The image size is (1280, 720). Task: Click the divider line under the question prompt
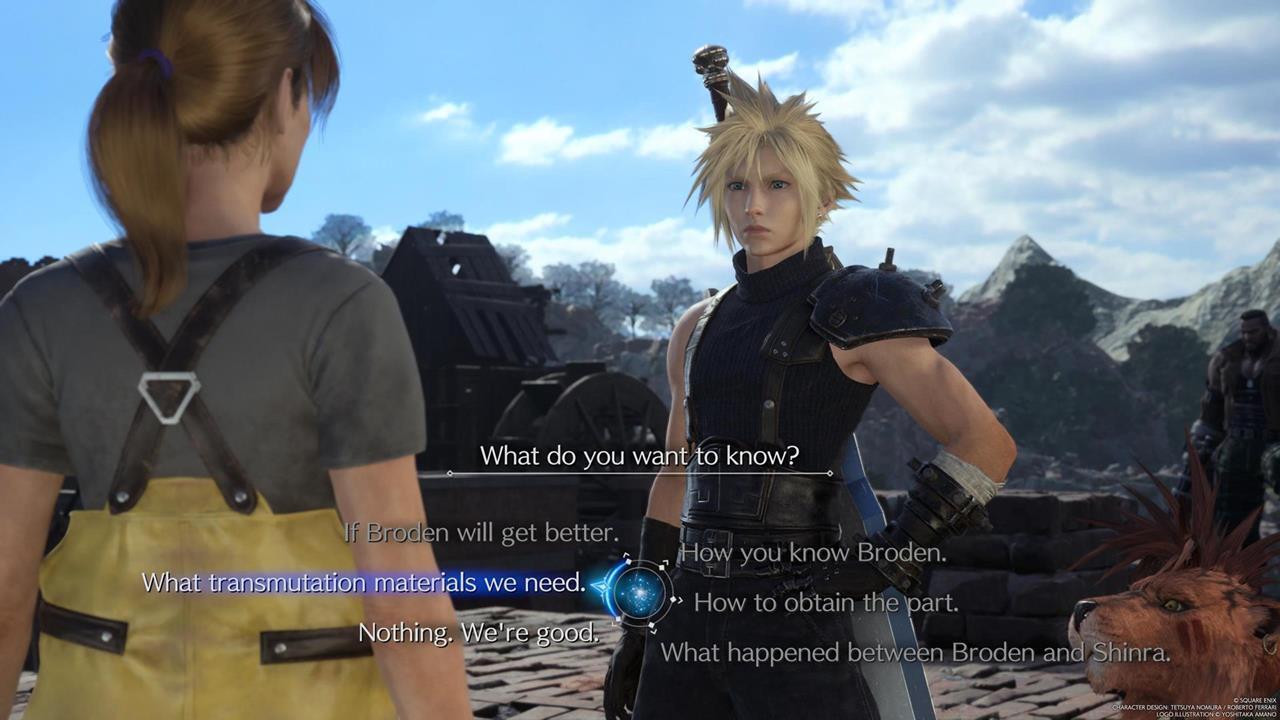[638, 472]
